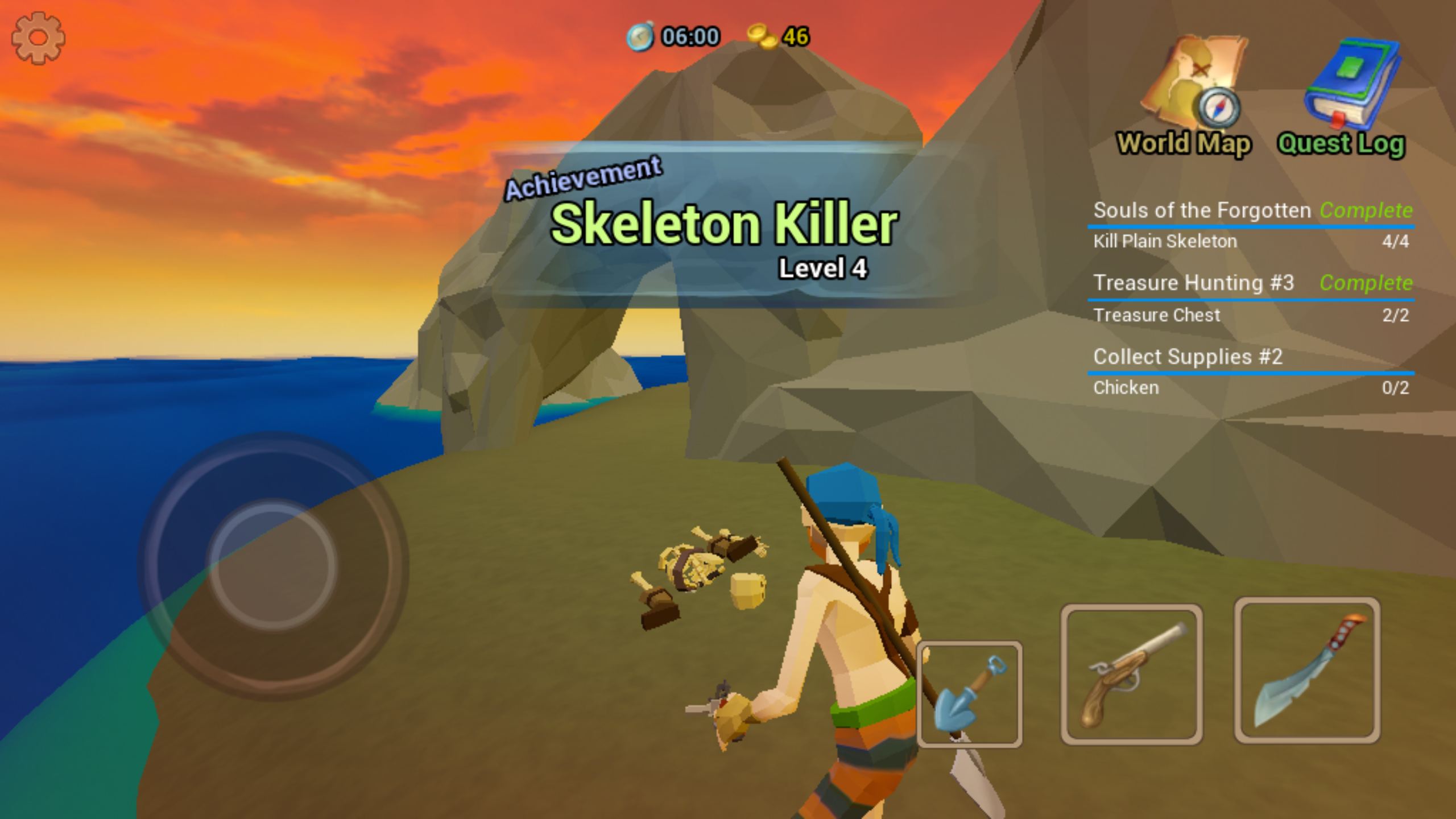Tap the clock icon next to 06:00
Viewport: 1456px width, 819px height.
pos(640,37)
